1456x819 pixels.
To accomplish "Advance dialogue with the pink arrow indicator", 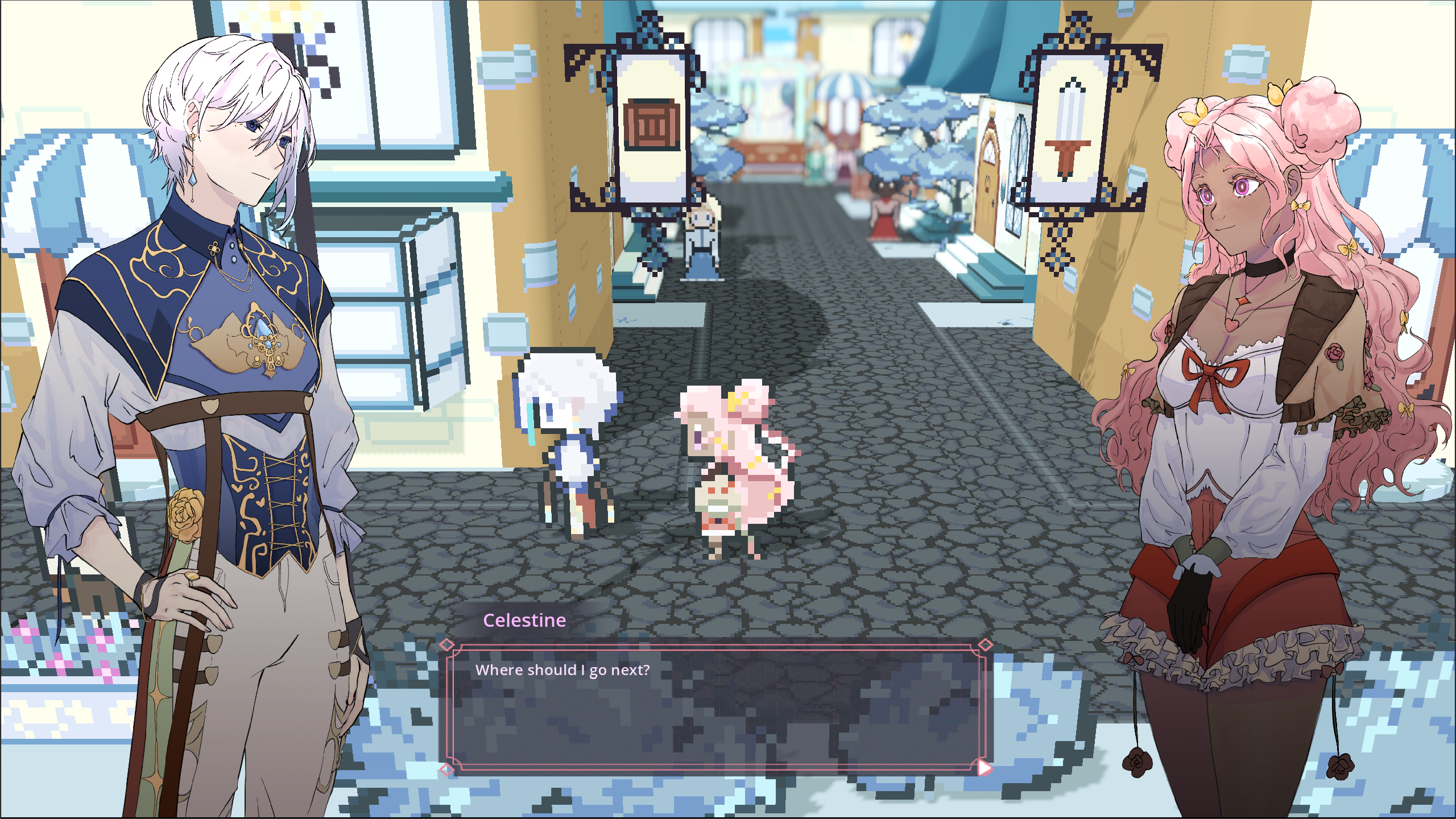I will click(x=985, y=768).
